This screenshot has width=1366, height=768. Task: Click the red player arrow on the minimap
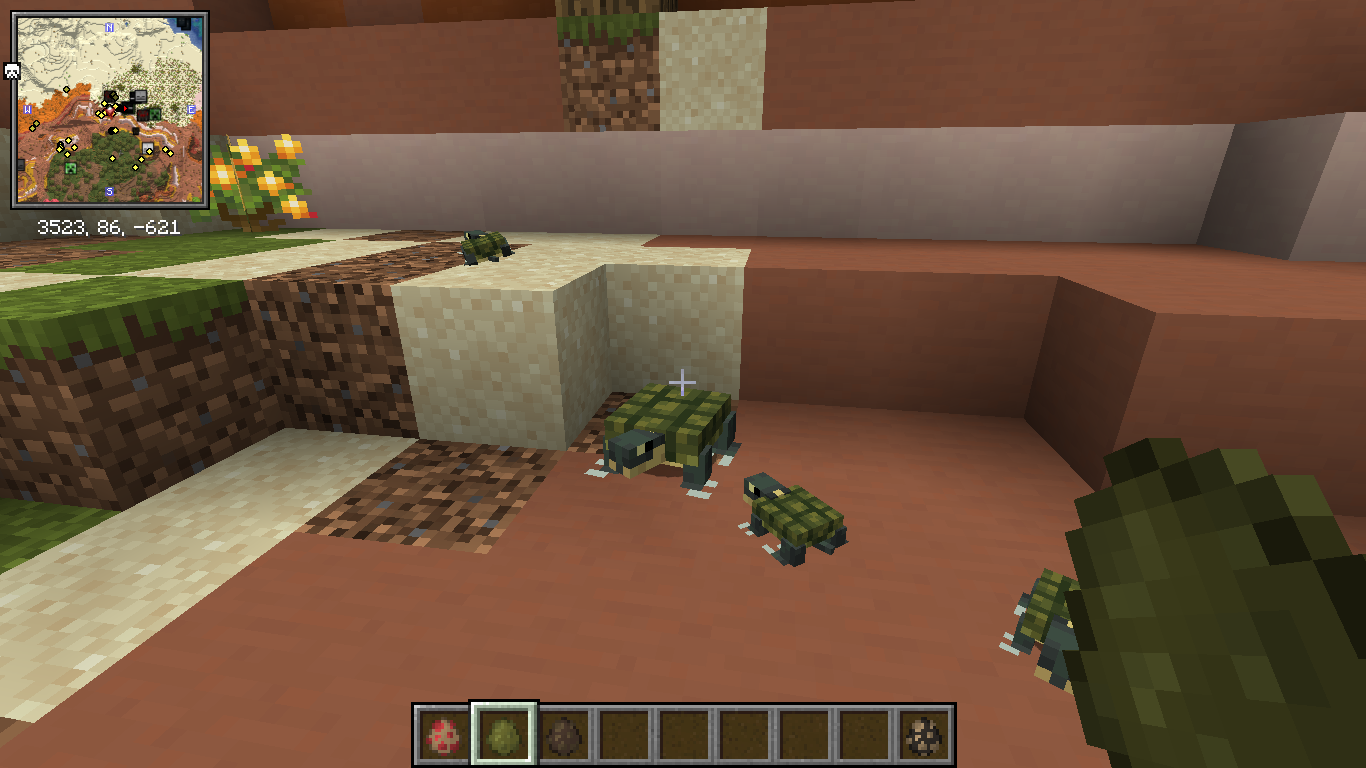click(x=125, y=108)
